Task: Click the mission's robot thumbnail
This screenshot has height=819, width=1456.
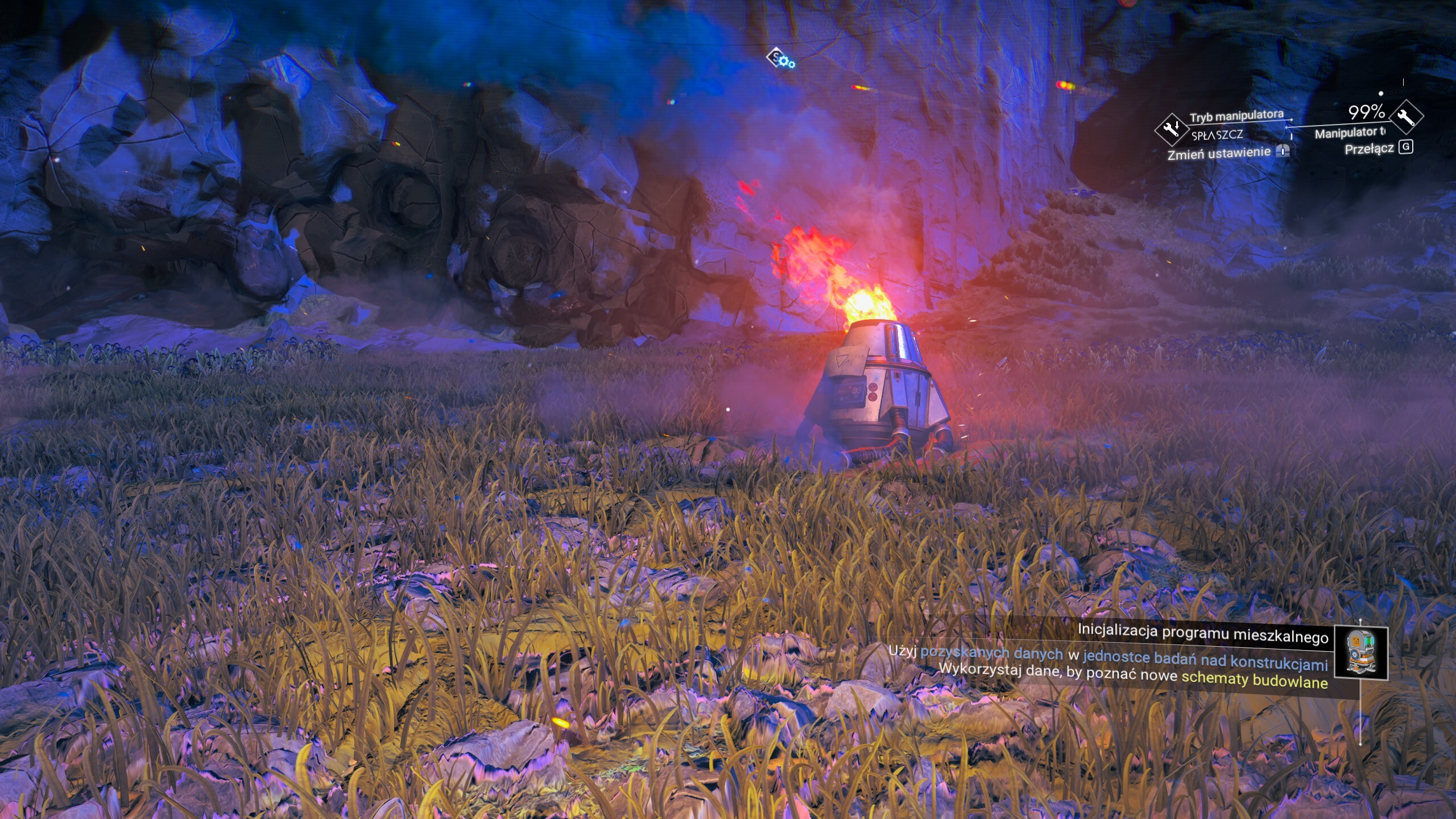Action: (x=1360, y=653)
